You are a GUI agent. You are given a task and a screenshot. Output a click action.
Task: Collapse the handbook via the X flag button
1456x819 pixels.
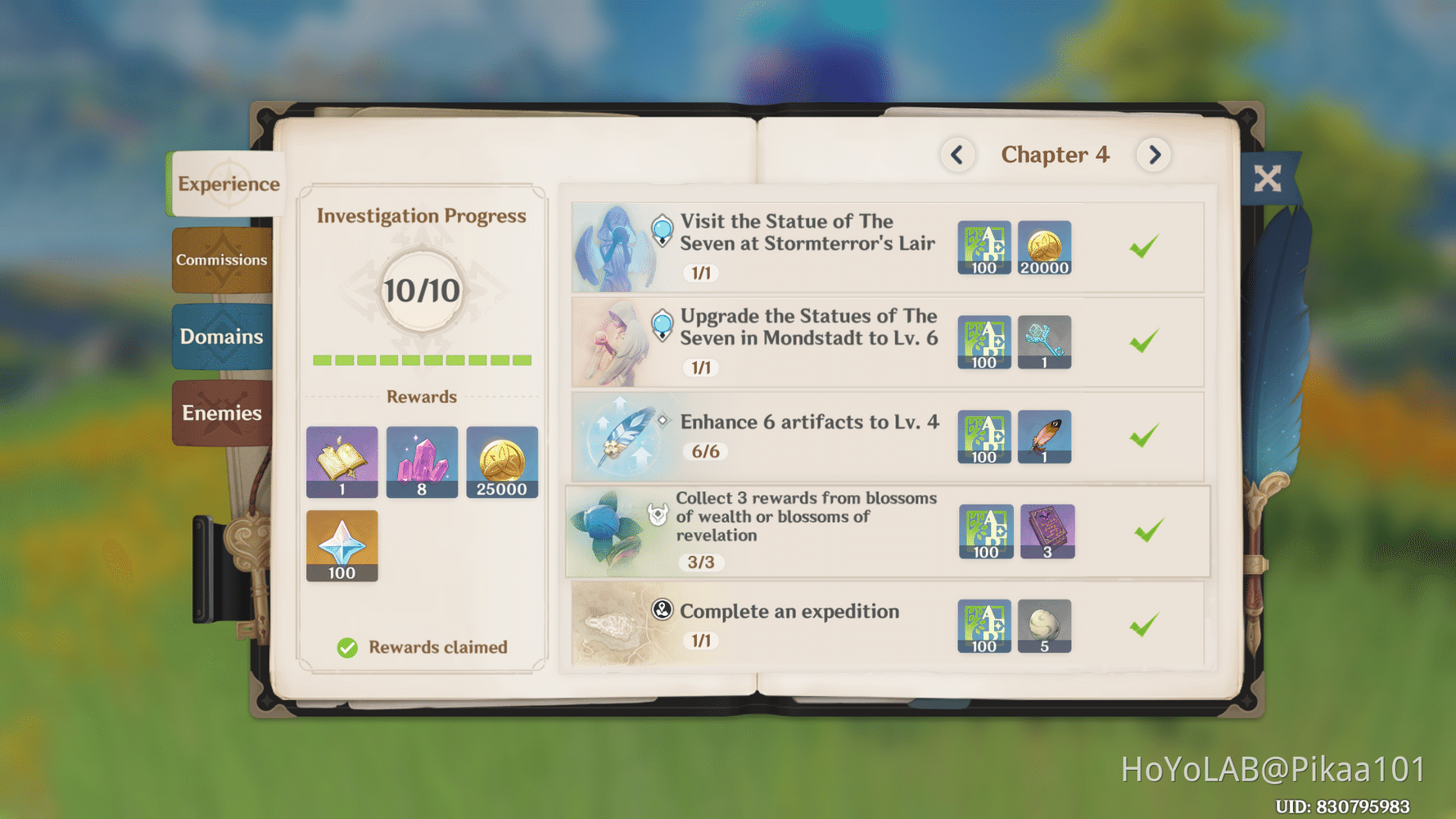point(1268,177)
